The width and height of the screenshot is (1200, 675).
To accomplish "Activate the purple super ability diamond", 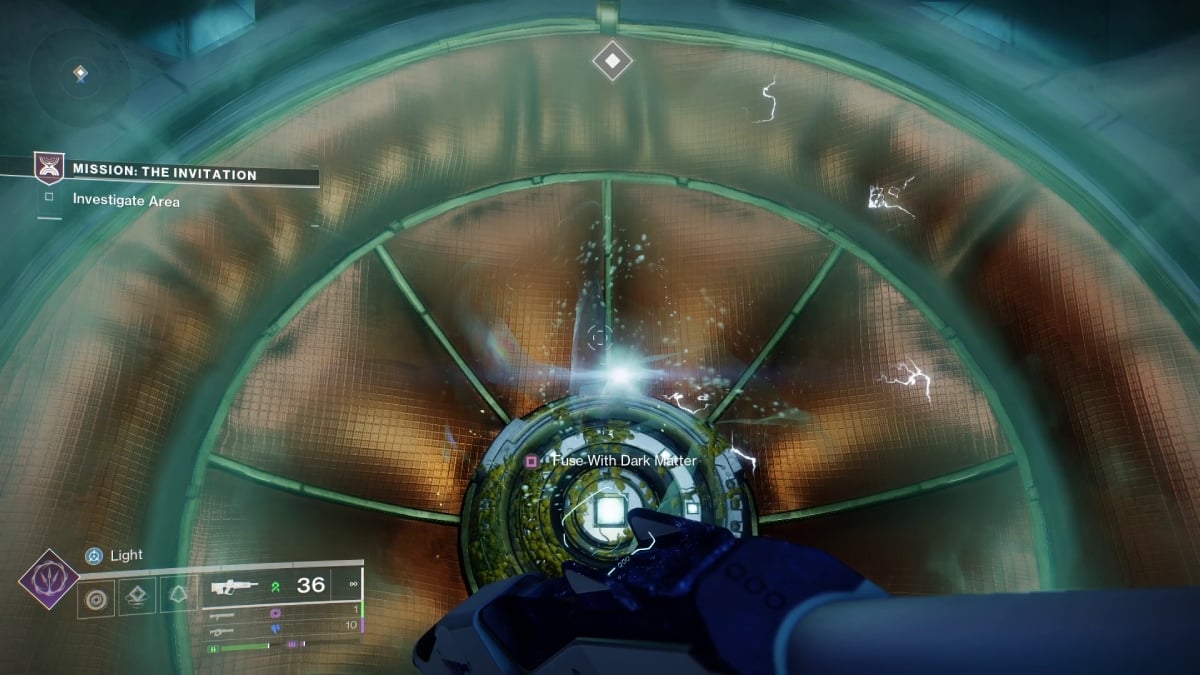I will point(49,580).
